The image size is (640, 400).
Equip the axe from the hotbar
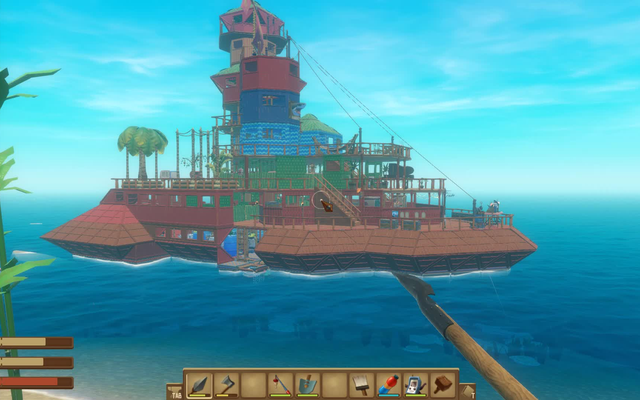coord(227,384)
